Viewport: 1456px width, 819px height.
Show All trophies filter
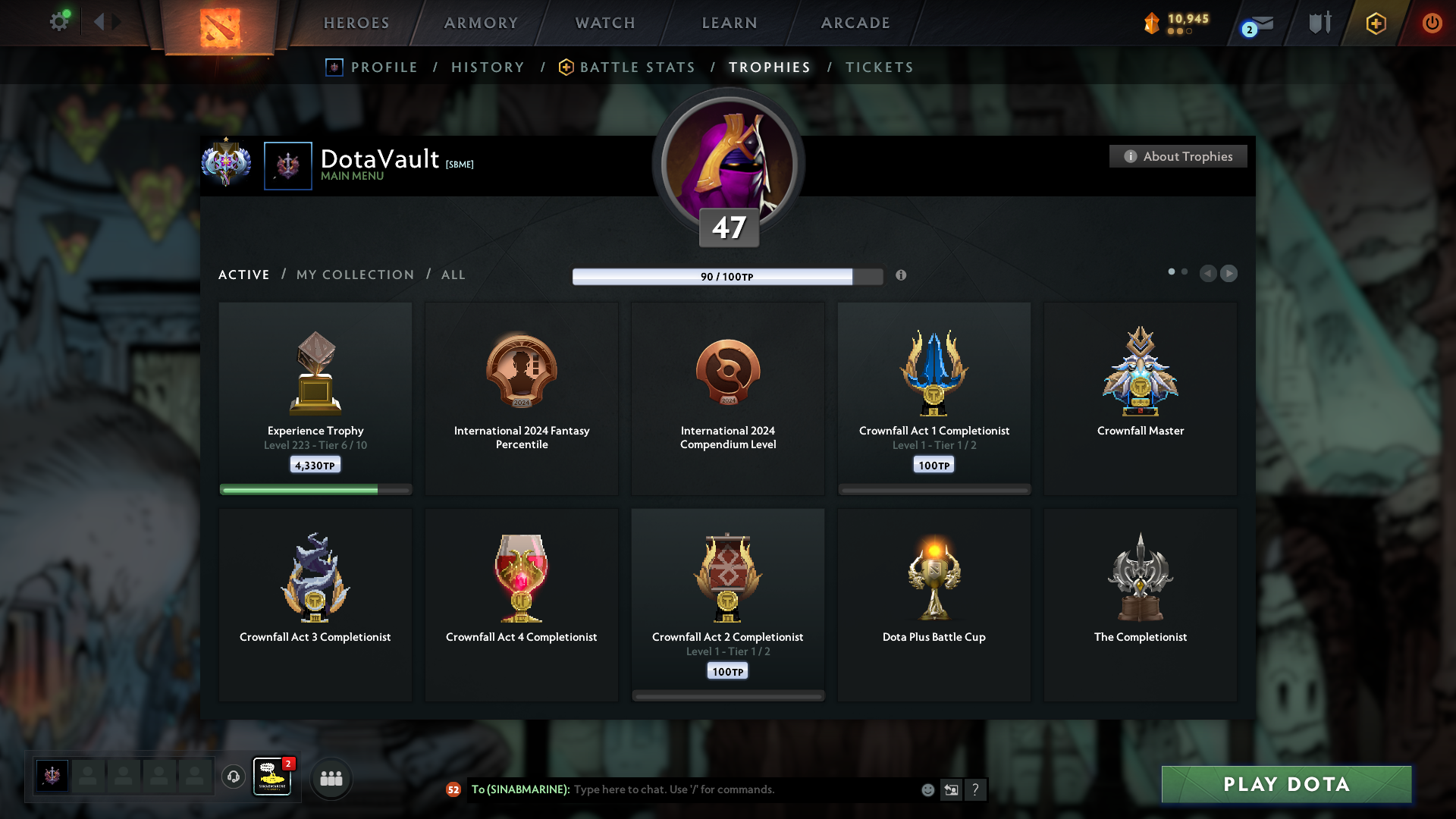(453, 275)
